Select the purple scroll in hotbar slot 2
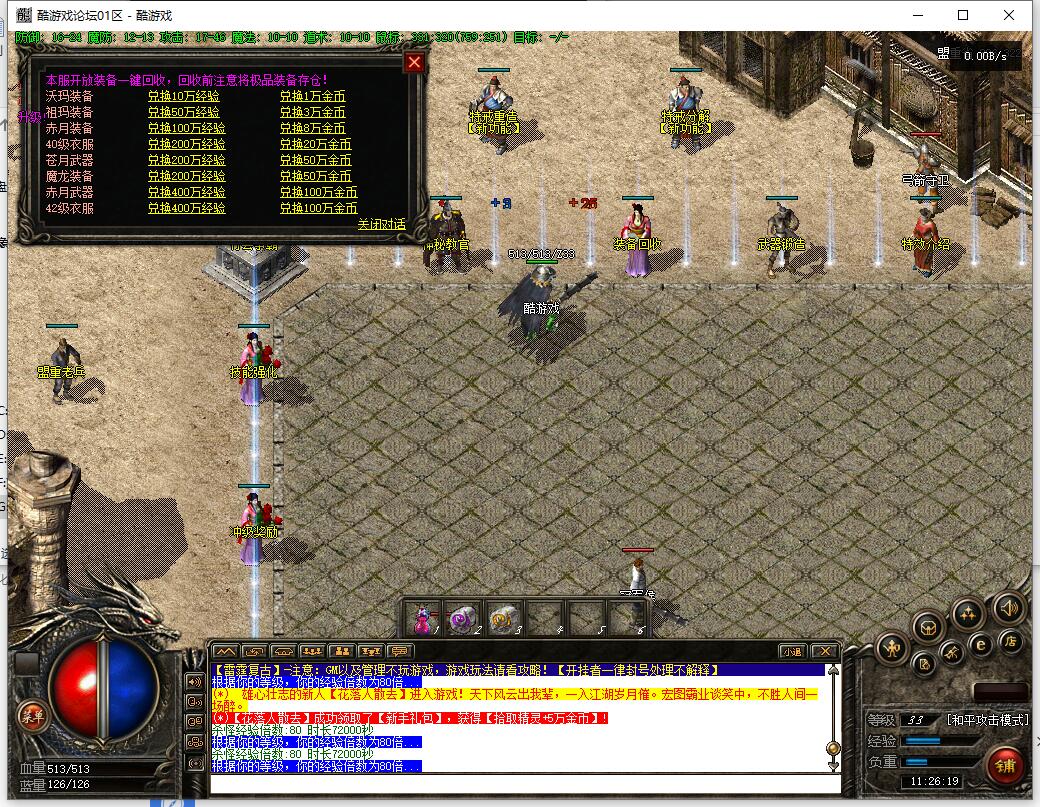The width and height of the screenshot is (1040, 807). 463,619
